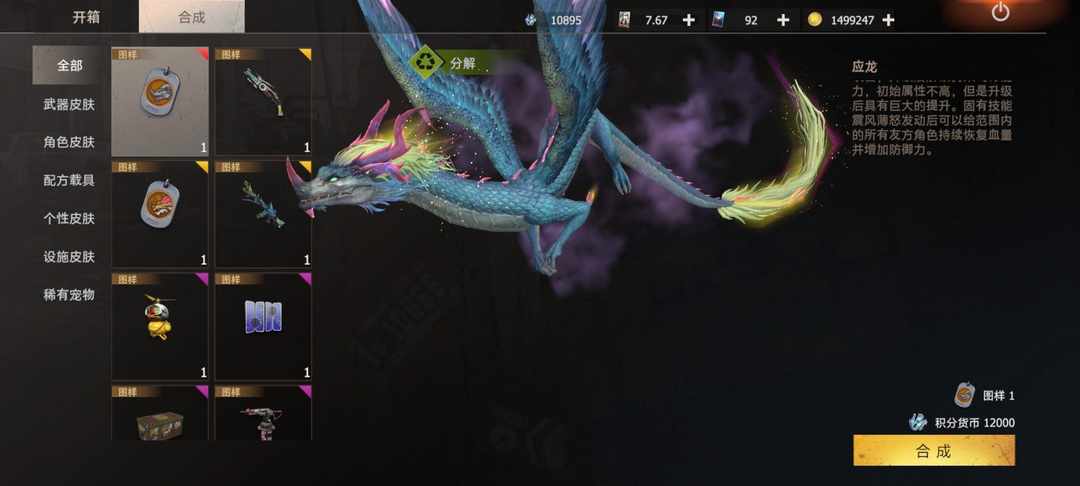1080x486 pixels.
Task: Click the power icon to exit
Action: pos(1000,13)
